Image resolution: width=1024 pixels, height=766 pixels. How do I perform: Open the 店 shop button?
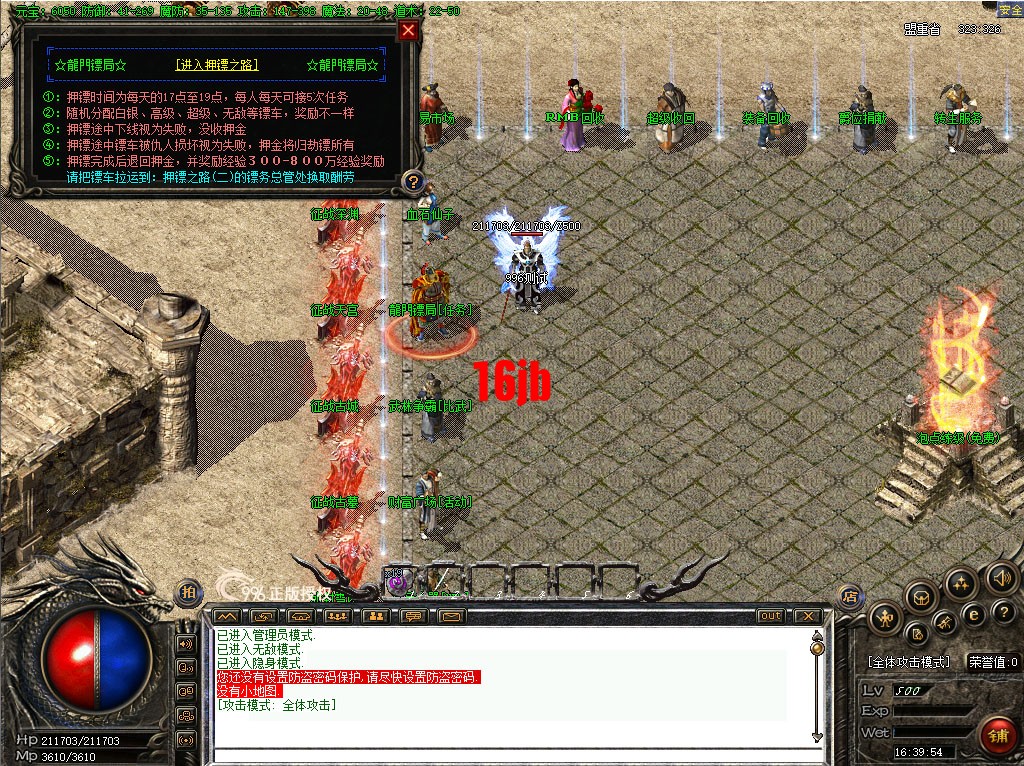coord(850,597)
